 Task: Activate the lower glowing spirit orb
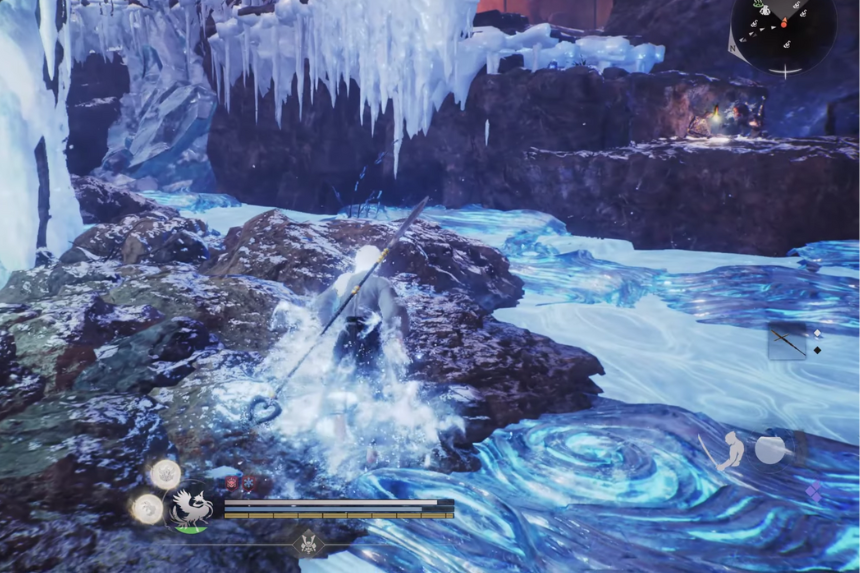[x=148, y=508]
